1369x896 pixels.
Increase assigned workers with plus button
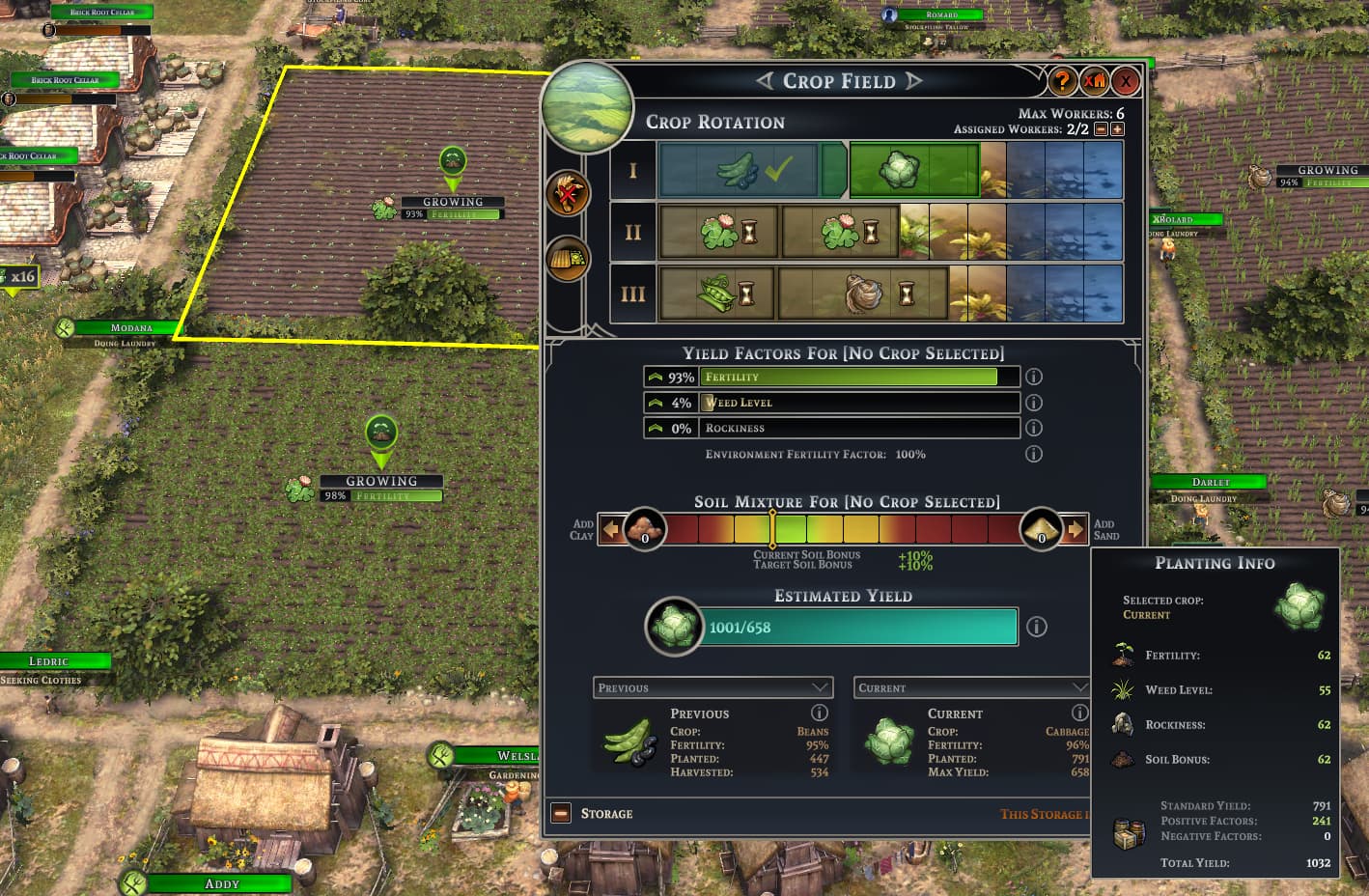1117,129
